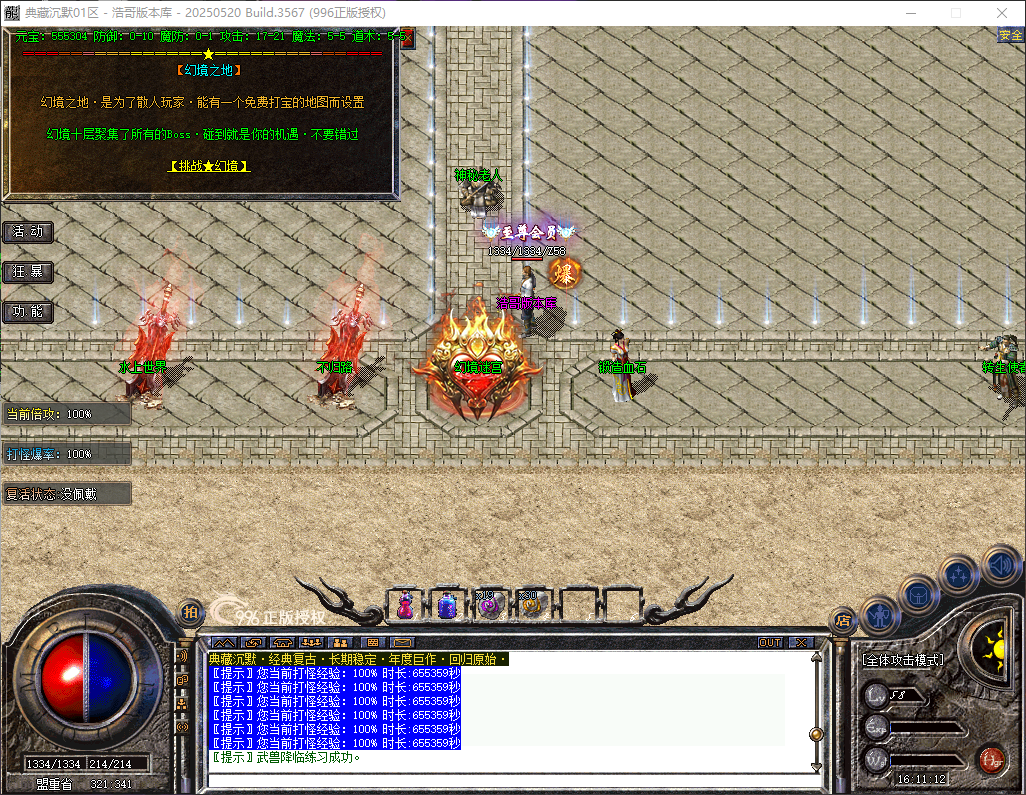The image size is (1026, 795).
Task: Close the game window
Action: click(1002, 13)
